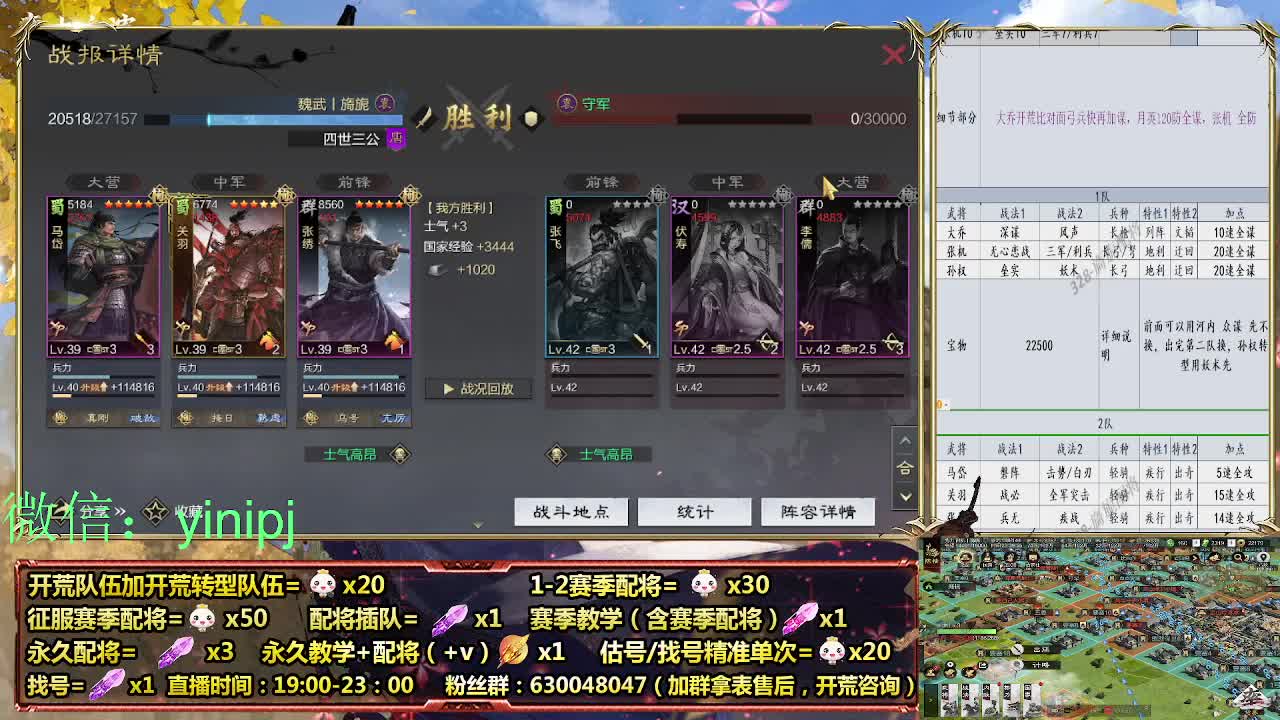1280x720 pixels.
Task: Toggle the 合 collapse control on the panel's right edge
Action: [905, 466]
